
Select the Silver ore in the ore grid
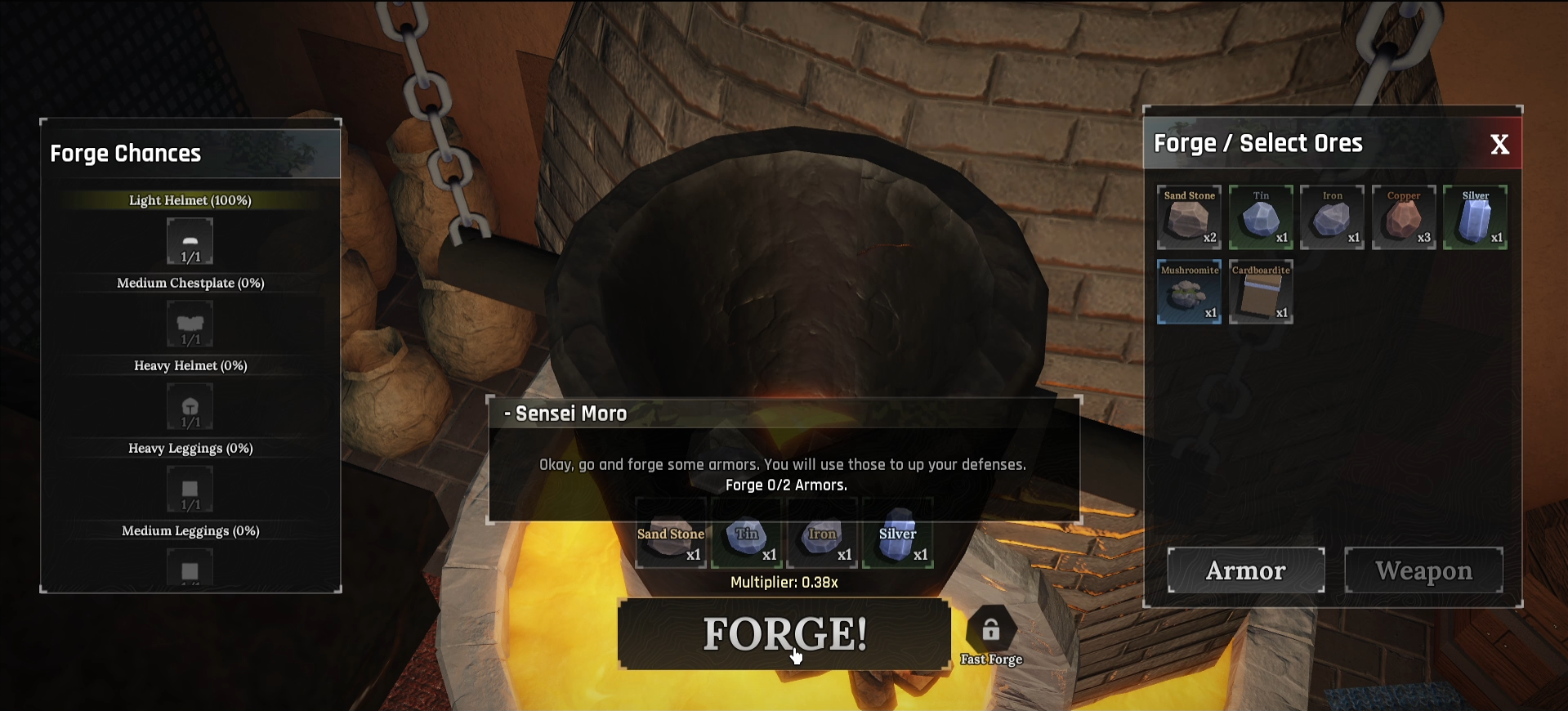(x=1475, y=217)
